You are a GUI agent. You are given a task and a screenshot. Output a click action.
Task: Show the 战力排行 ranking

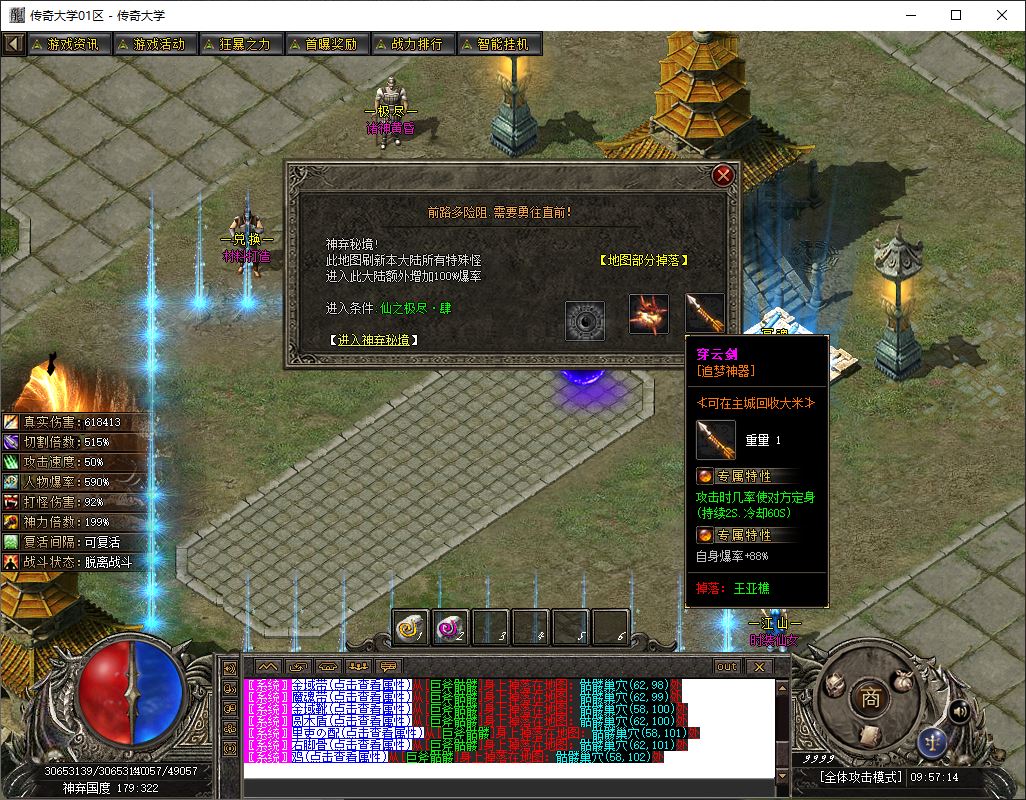click(412, 44)
